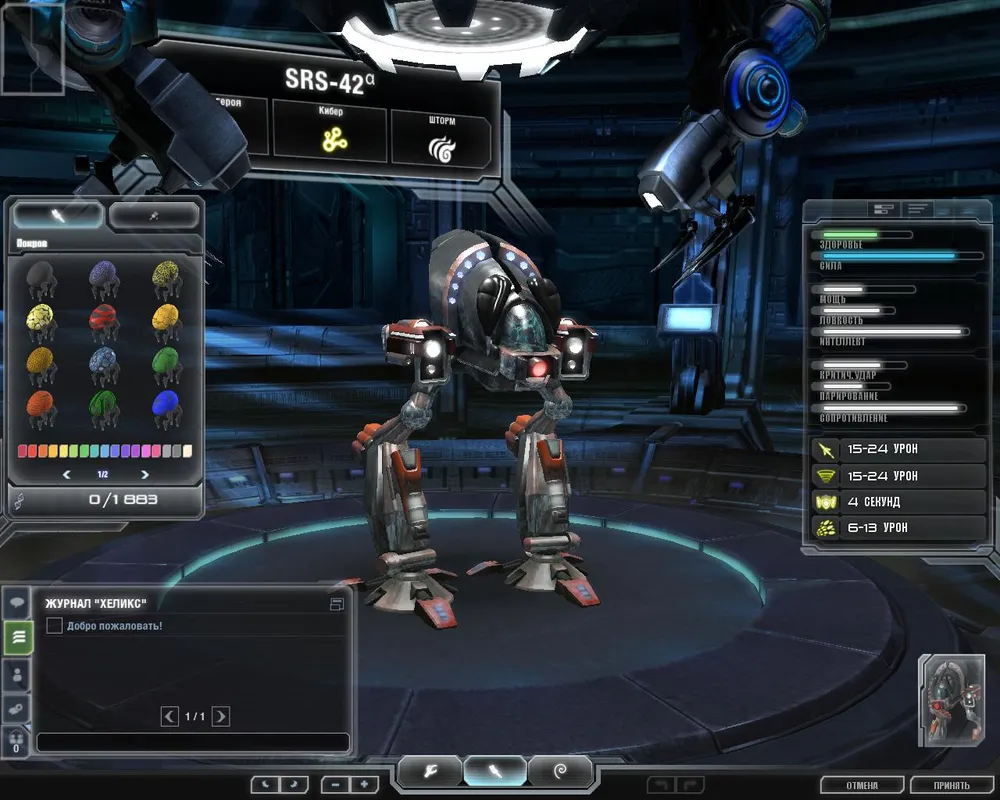Pop out the Хеликс journal window
The width and height of the screenshot is (1000, 800).
(x=337, y=604)
